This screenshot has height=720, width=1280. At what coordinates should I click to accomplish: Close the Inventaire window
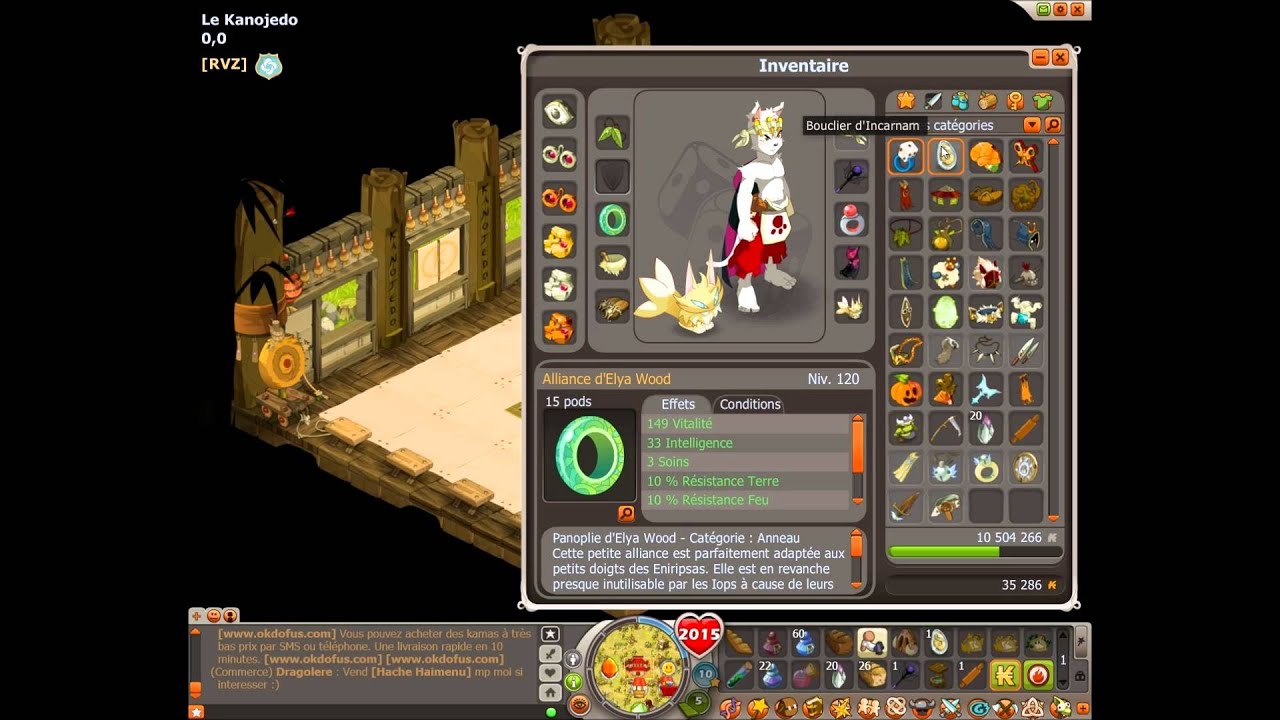tap(1060, 58)
